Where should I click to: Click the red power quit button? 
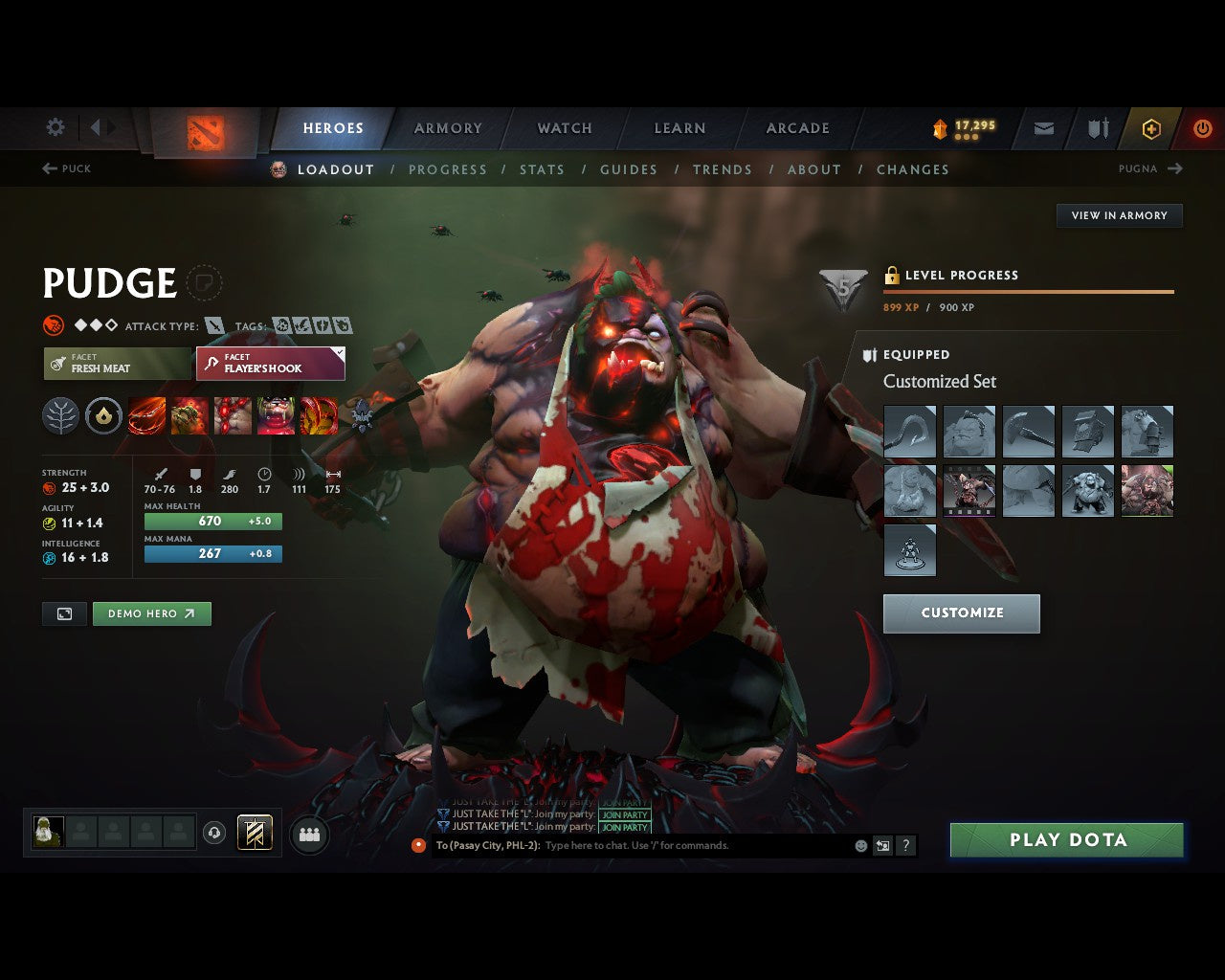[x=1202, y=128]
